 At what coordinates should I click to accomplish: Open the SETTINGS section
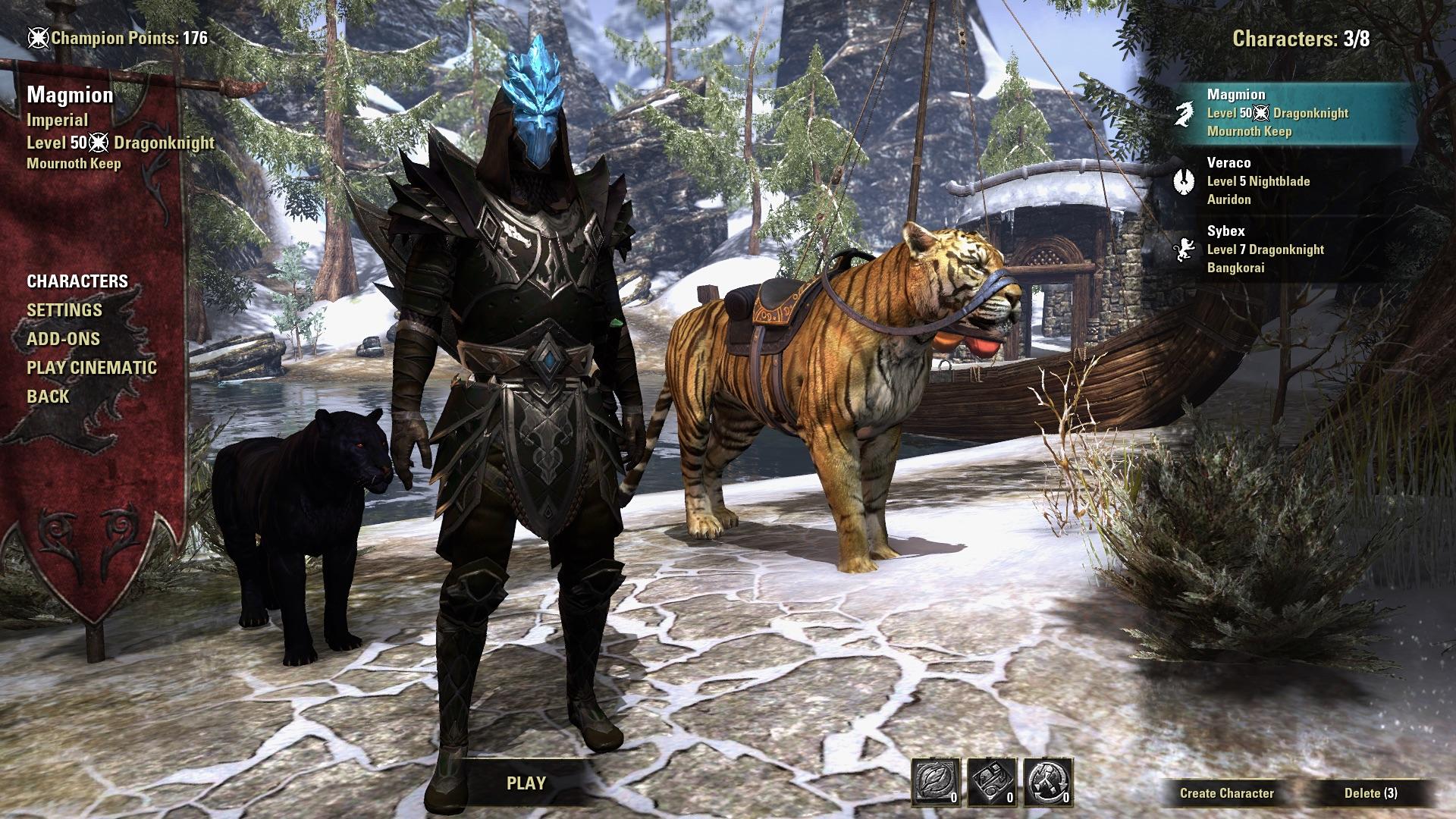coord(64,310)
